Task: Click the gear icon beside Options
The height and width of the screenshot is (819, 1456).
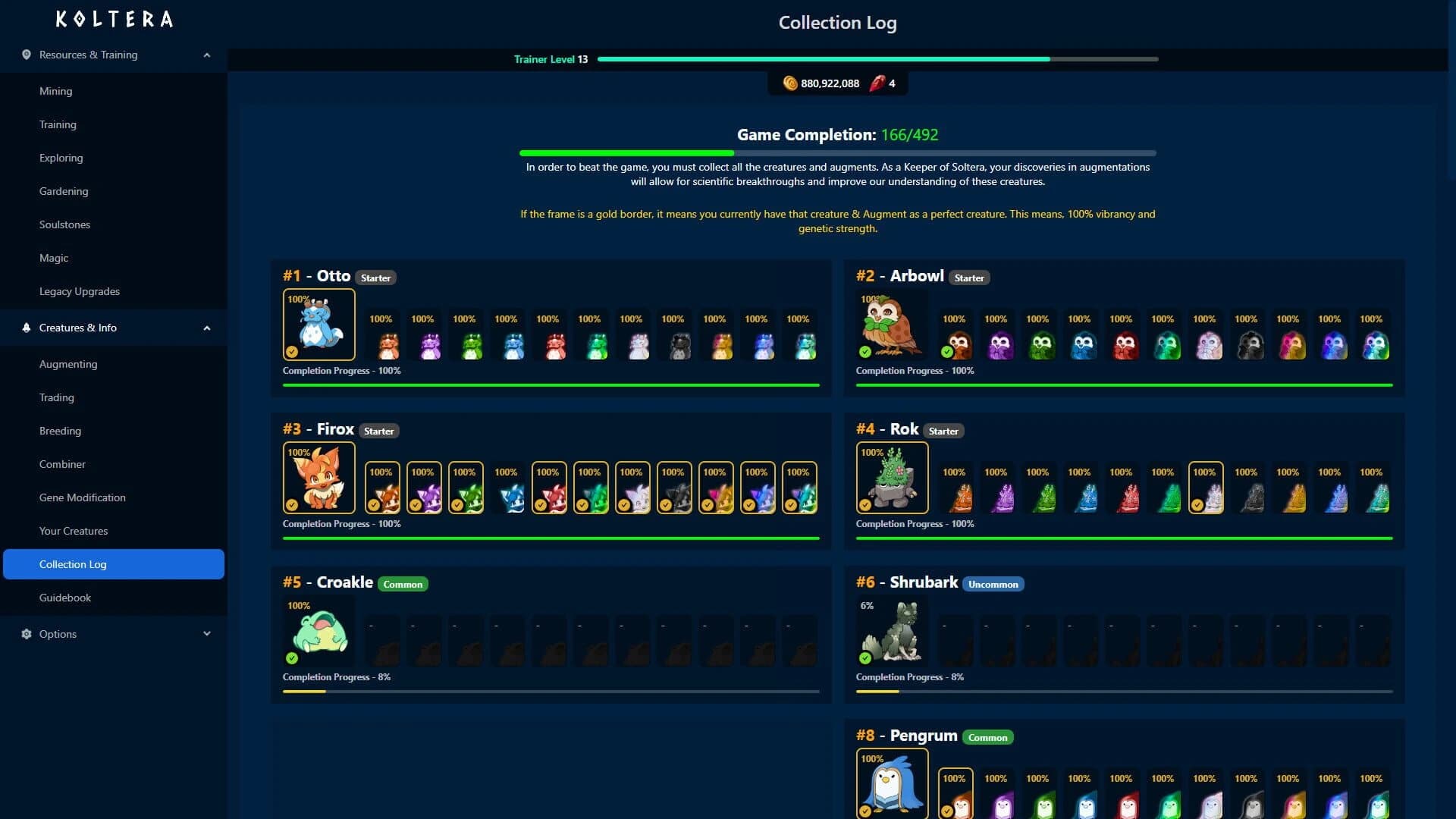Action: click(25, 634)
